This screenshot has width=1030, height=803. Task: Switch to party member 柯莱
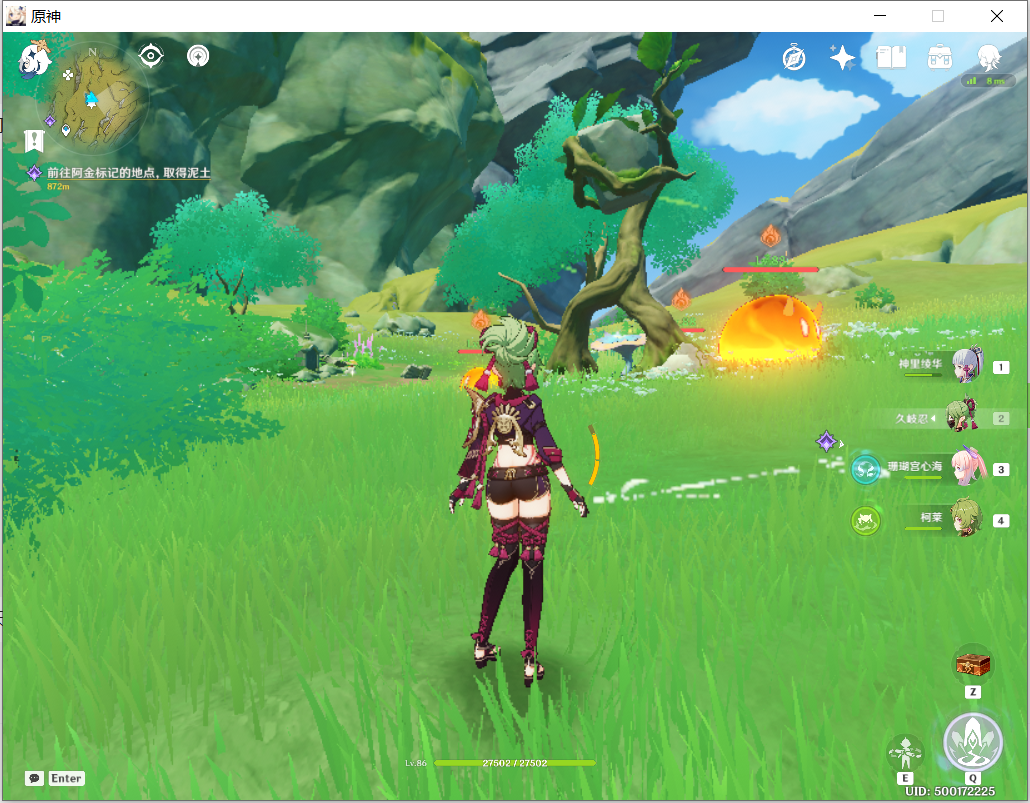click(x=965, y=520)
